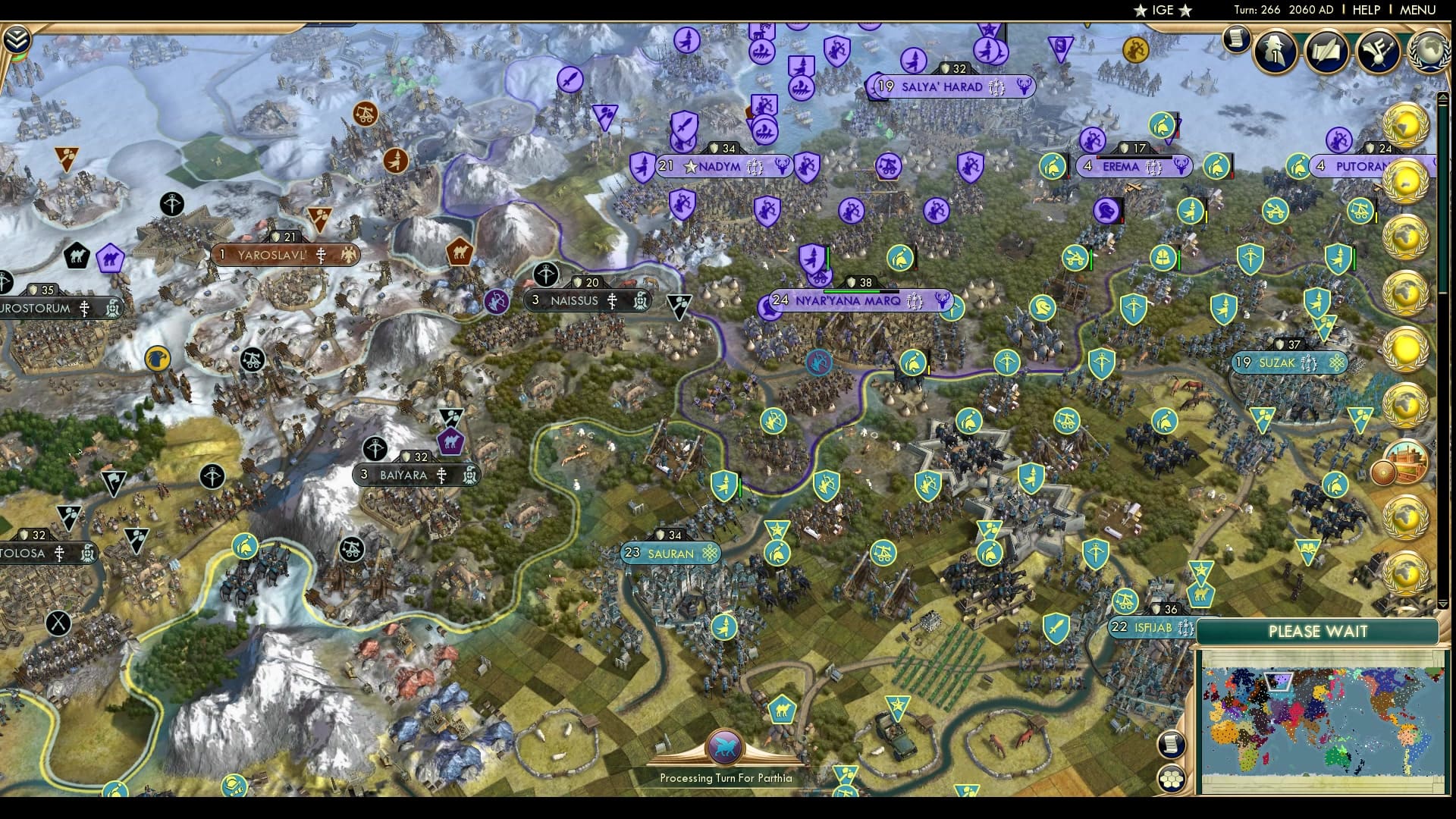Screen dimensions: 1456x819
Task: Open the Social Policies screen icon
Action: click(x=1329, y=49)
